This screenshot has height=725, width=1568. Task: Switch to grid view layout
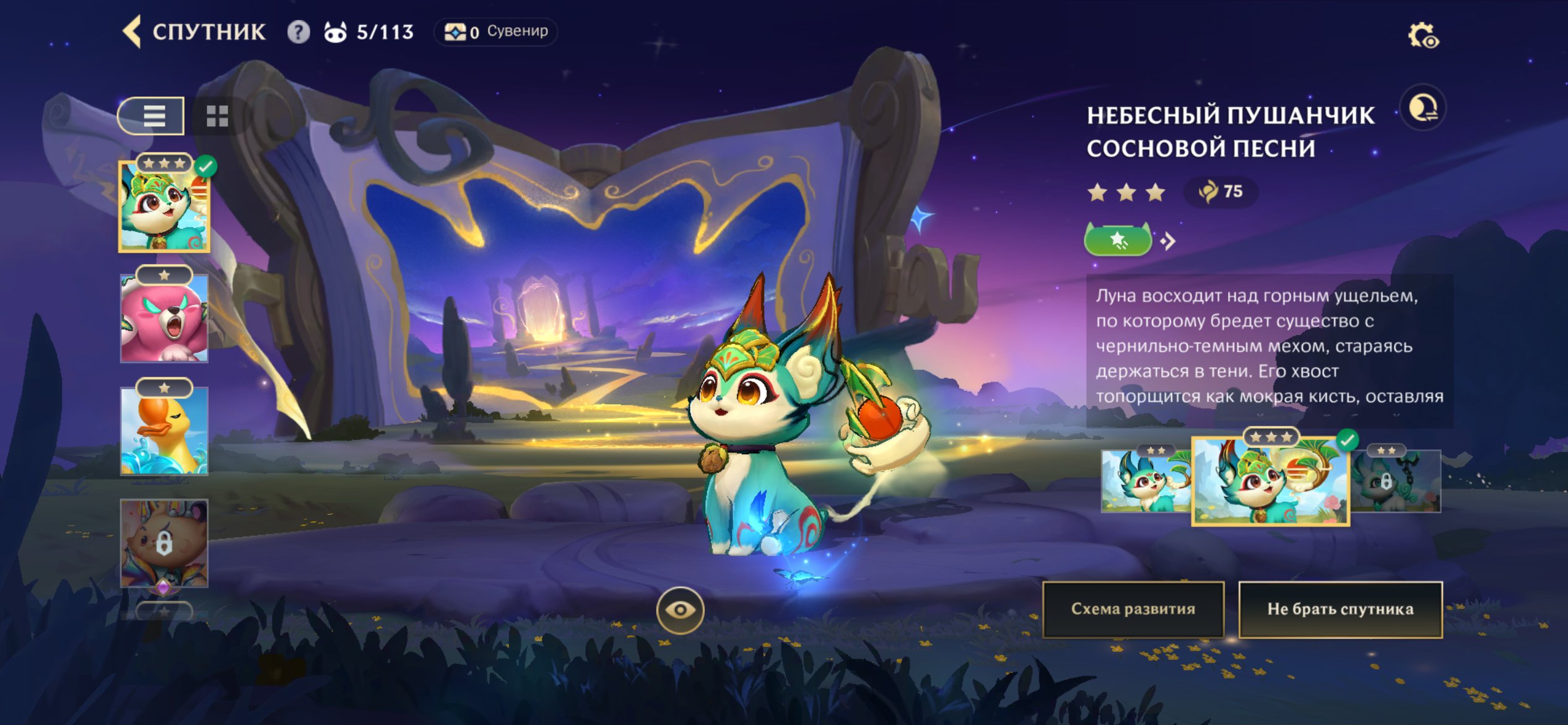coord(217,116)
